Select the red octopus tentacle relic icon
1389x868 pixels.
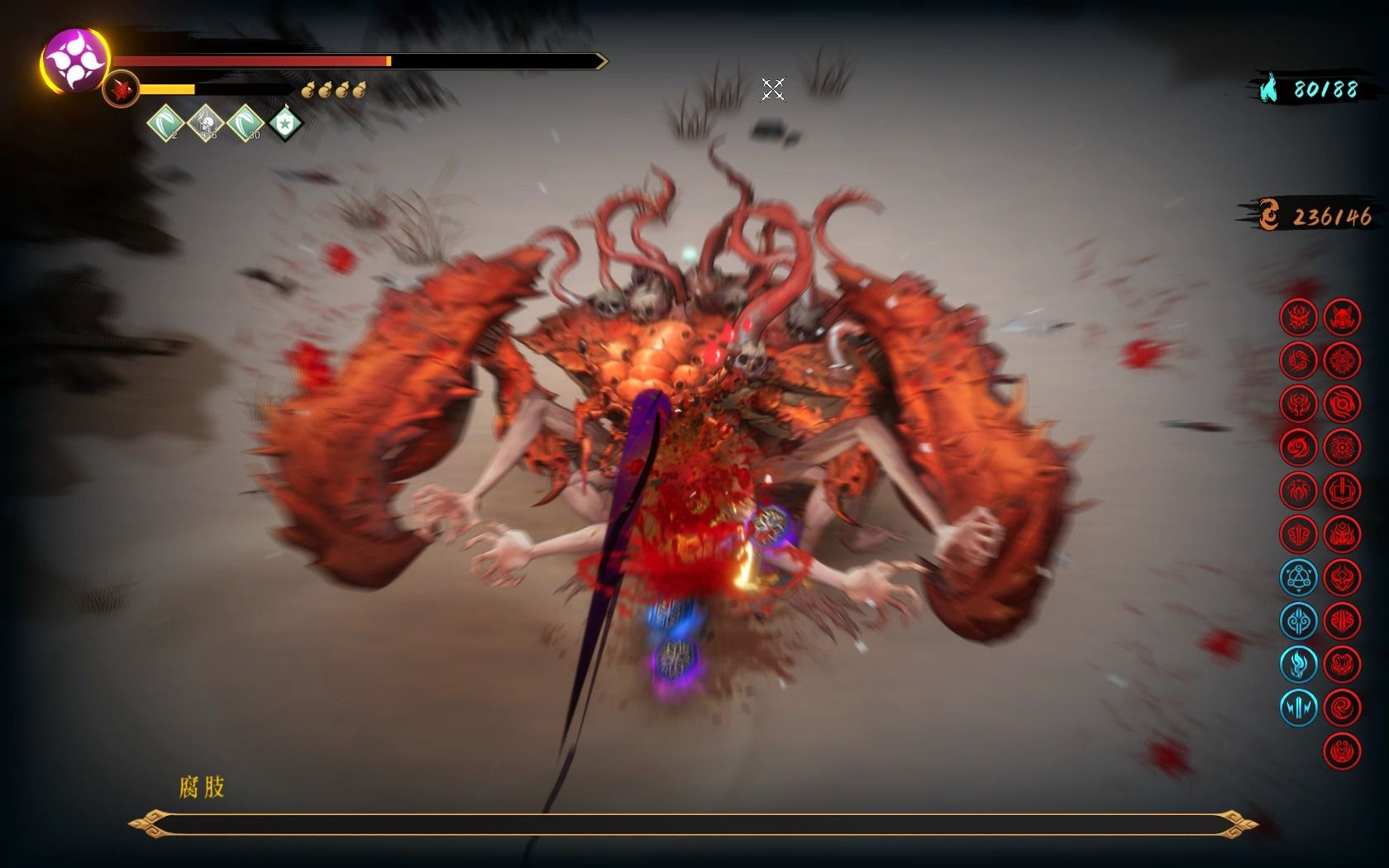(x=1297, y=490)
